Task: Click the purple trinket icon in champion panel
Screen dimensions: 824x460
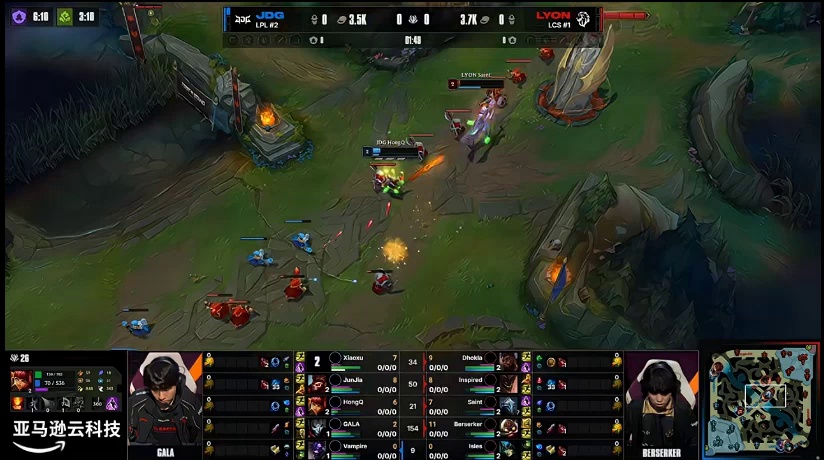Action: coord(112,404)
